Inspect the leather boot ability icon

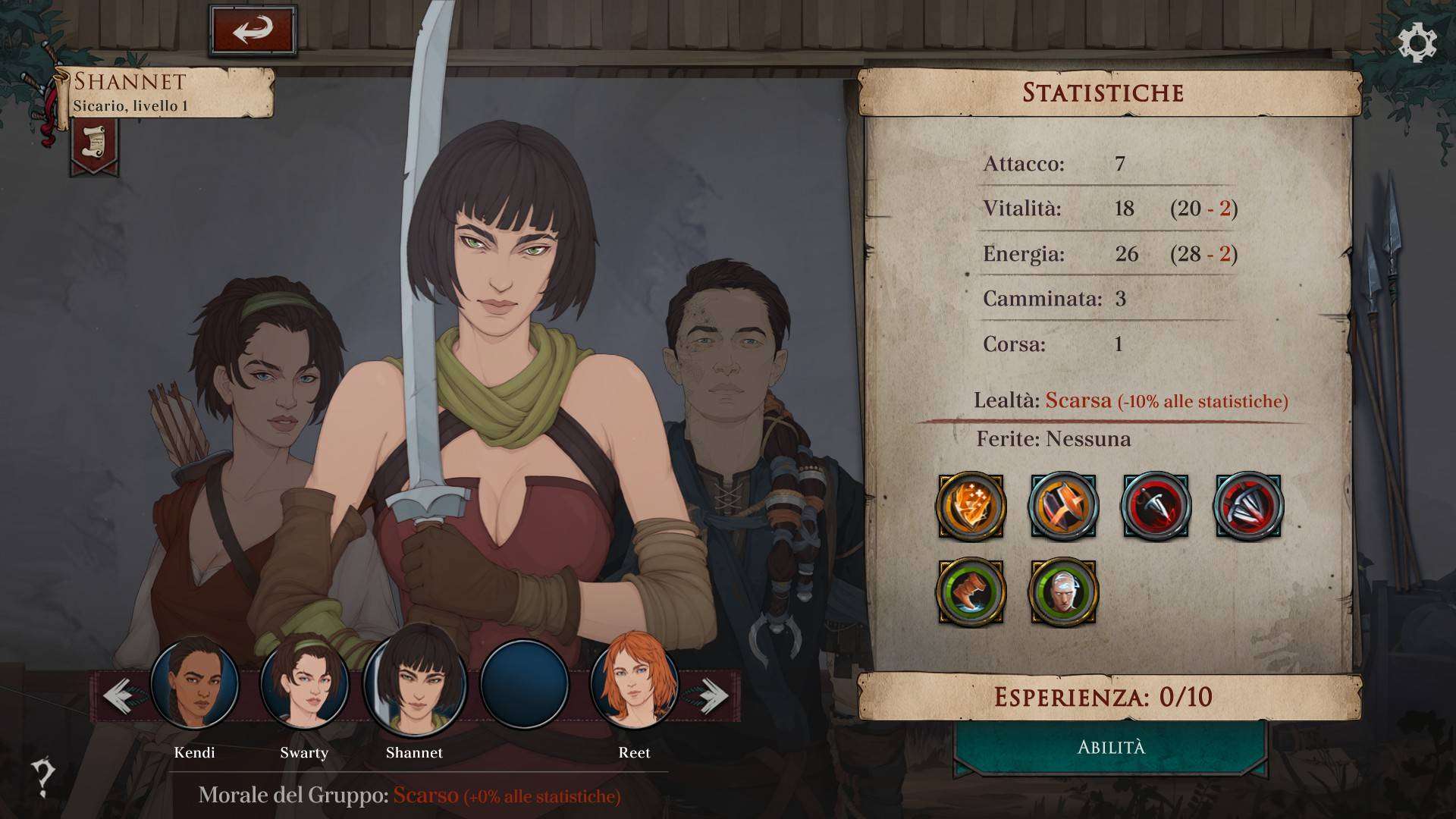[x=971, y=591]
